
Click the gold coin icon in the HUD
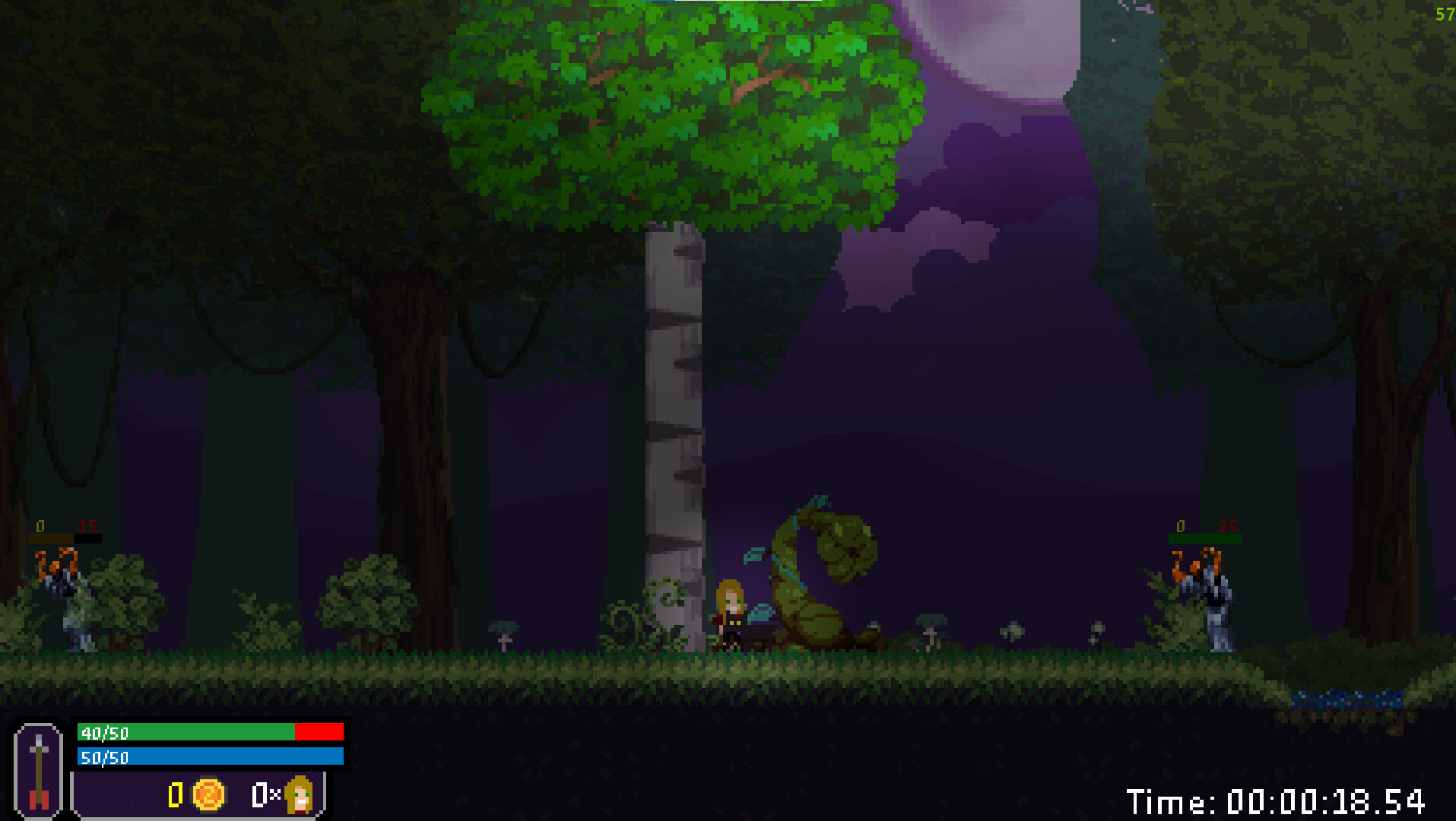pos(208,795)
